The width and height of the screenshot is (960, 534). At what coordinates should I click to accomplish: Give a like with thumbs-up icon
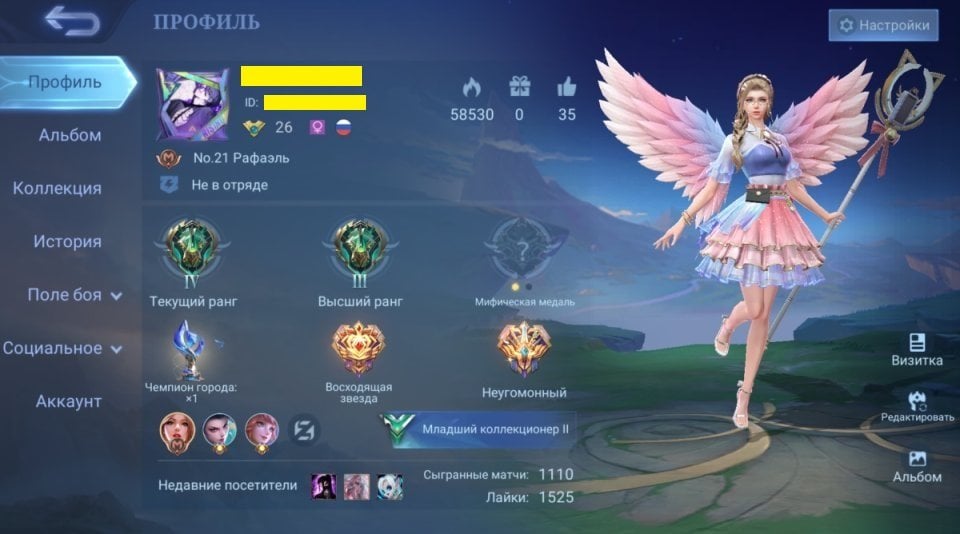(567, 87)
